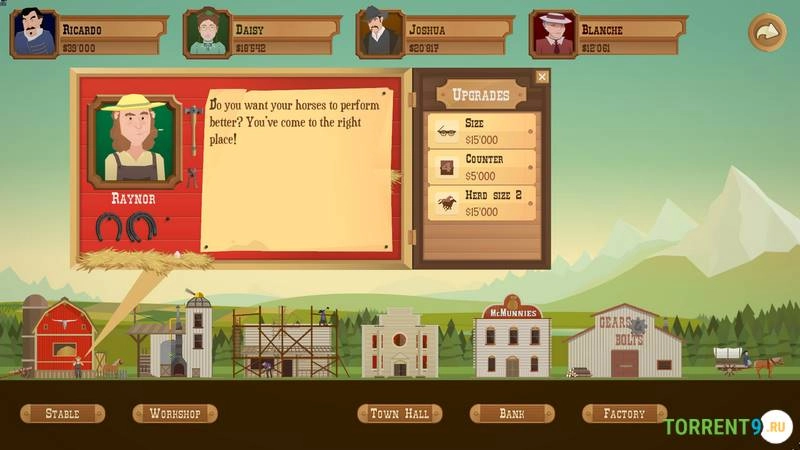Go to the Workshop
This screenshot has height=450, width=800.
[x=175, y=413]
